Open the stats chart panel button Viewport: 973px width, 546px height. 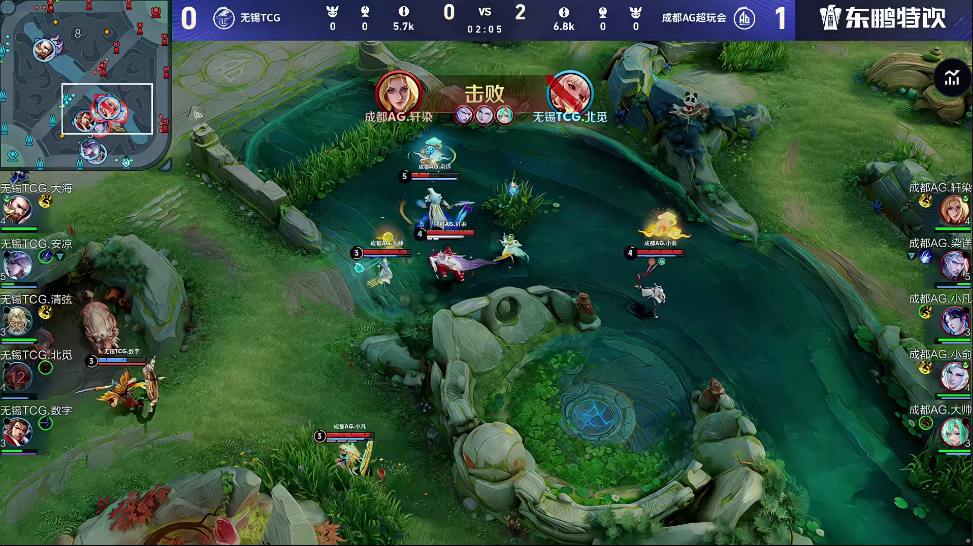[x=949, y=79]
